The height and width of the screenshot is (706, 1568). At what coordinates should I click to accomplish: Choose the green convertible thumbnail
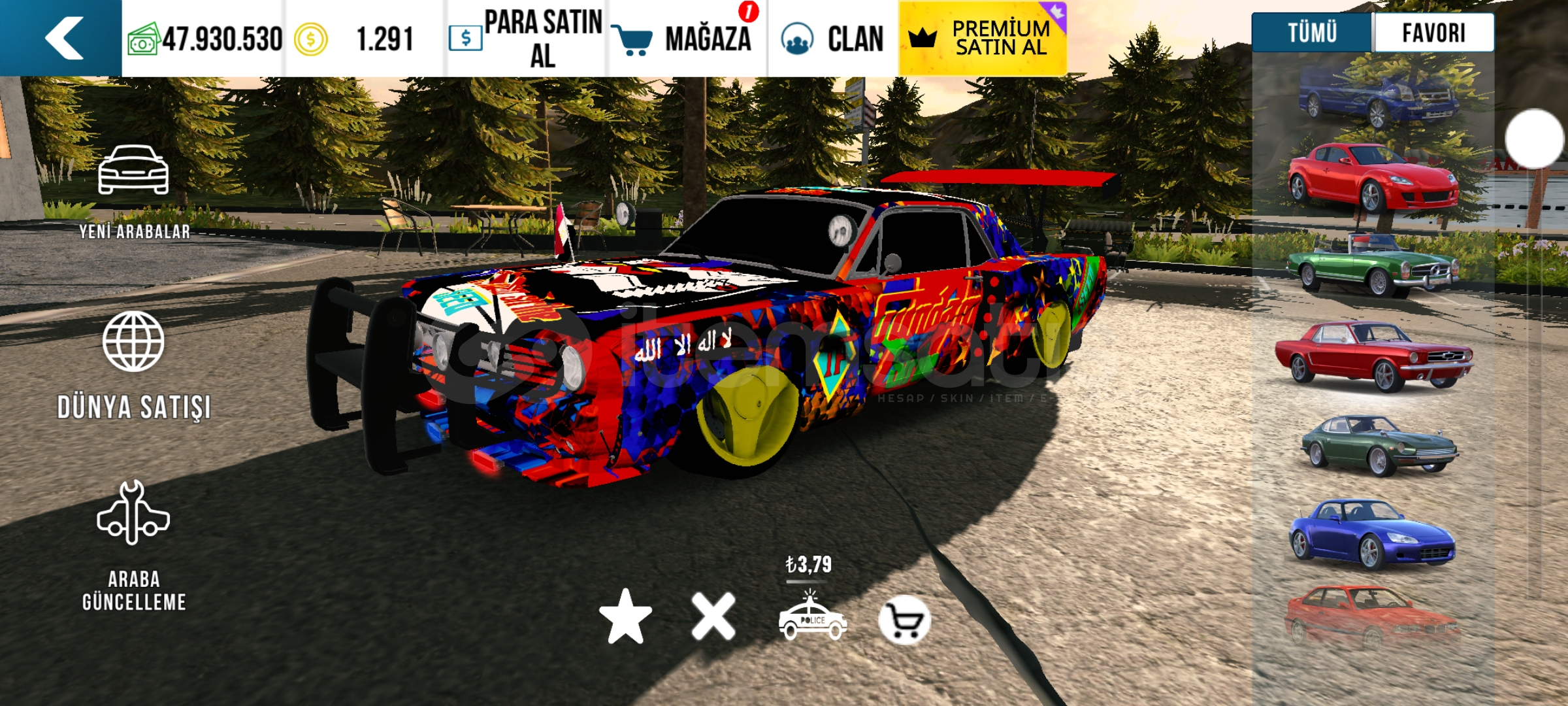pyautogui.click(x=1373, y=268)
